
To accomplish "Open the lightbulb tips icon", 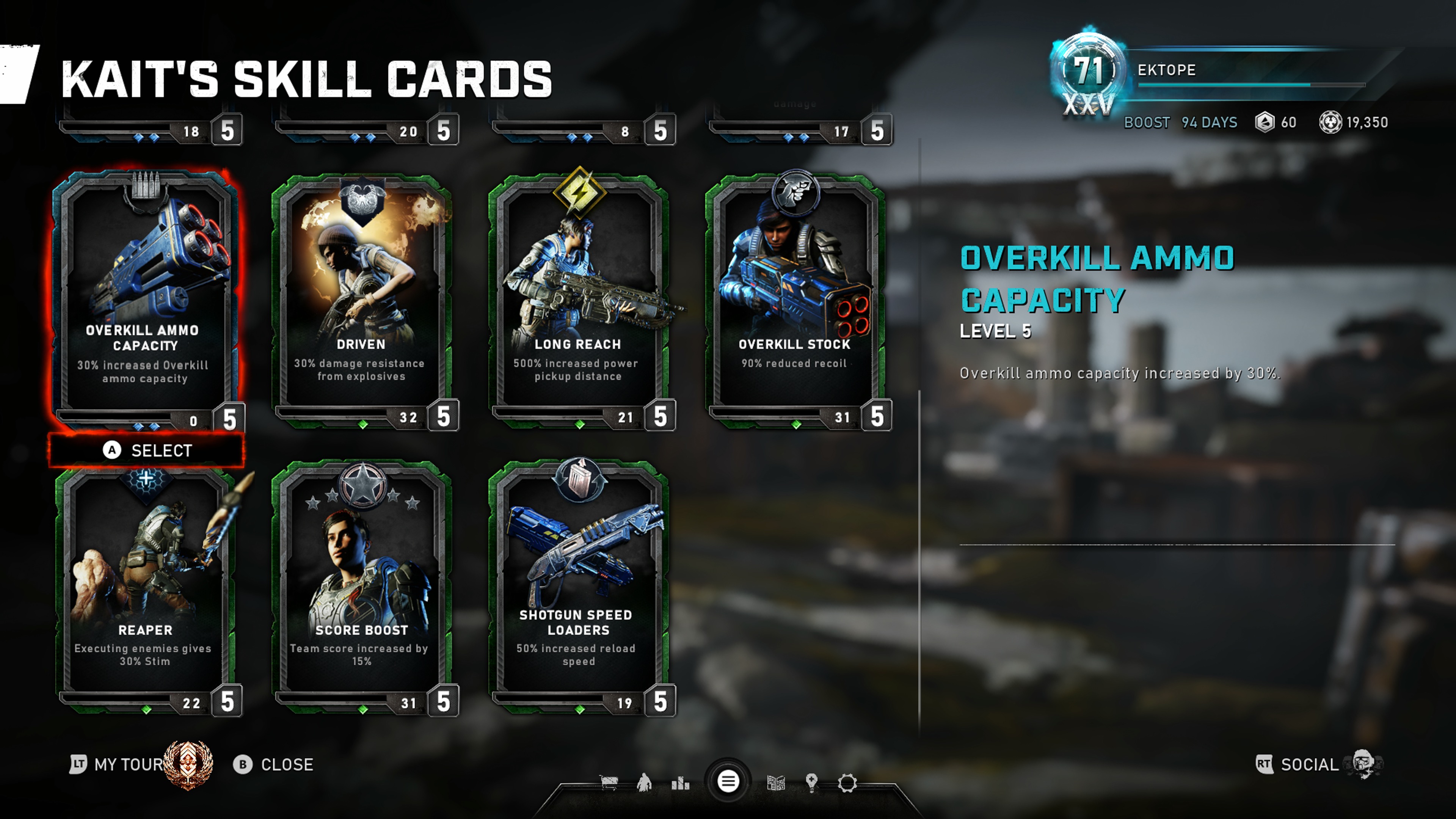I will tap(812, 783).
